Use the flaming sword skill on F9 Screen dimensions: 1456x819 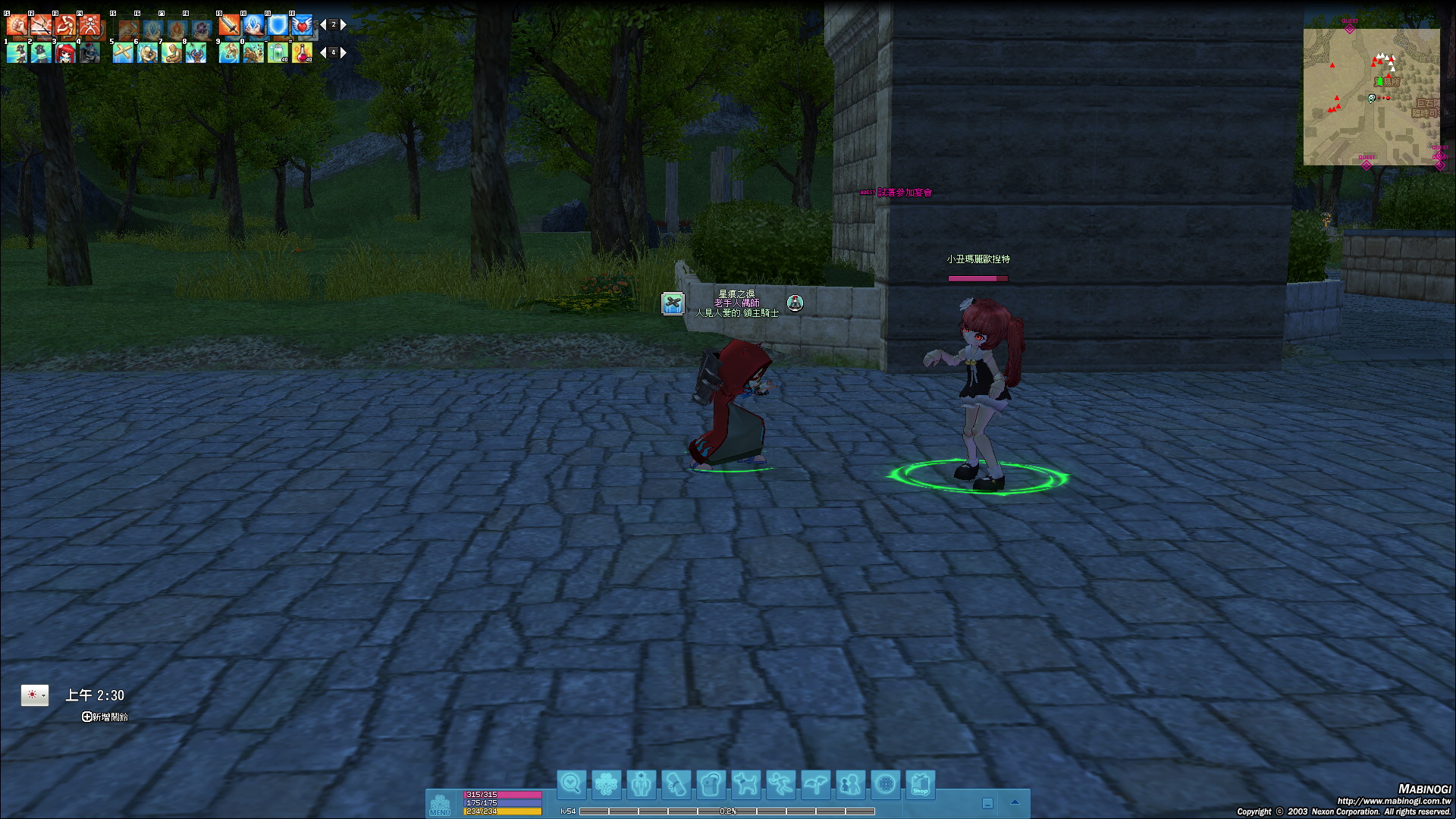click(x=229, y=25)
